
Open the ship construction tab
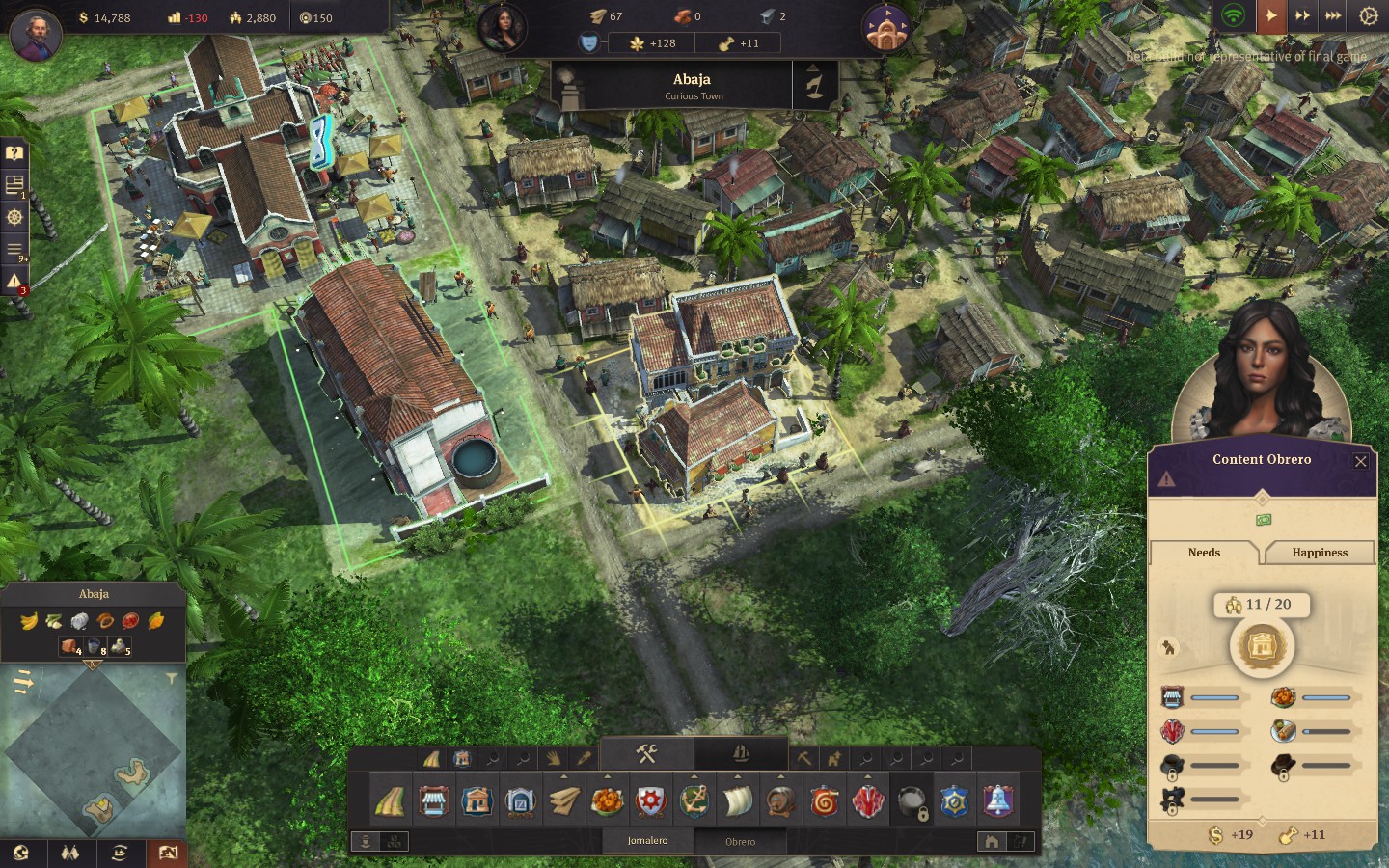[740, 753]
